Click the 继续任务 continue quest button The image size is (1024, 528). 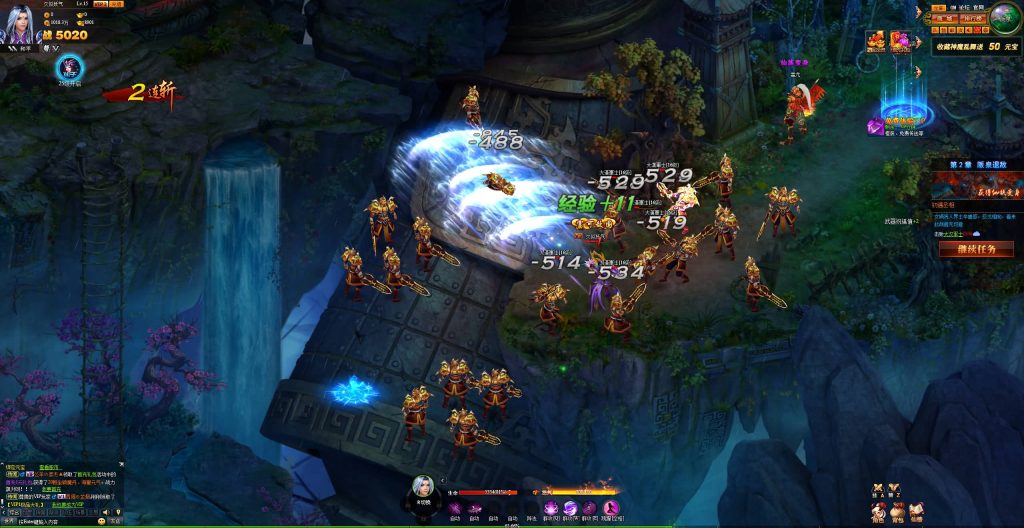[x=976, y=248]
